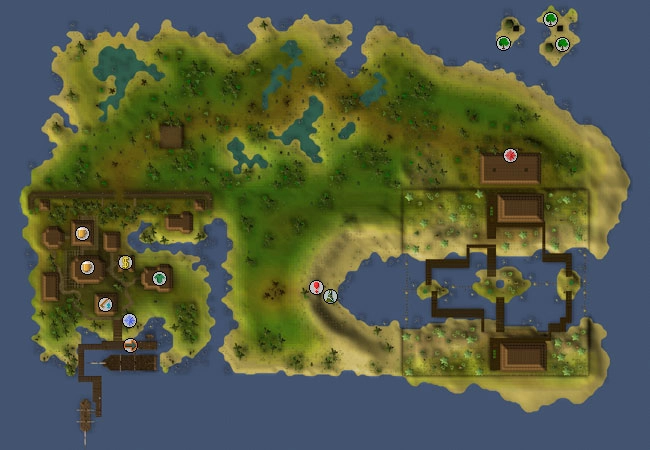Click the red star marker on building
This screenshot has width=650, height=450.
click(510, 155)
